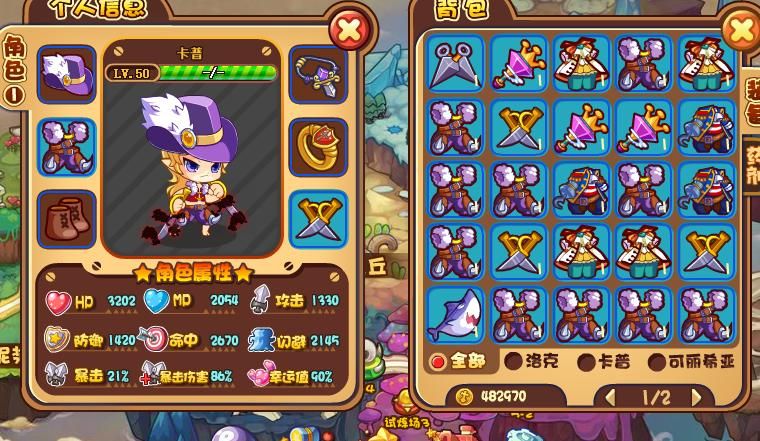Image resolution: width=760 pixels, height=441 pixels.
Task: Select the equipped brown boots slot
Action: 67,217
